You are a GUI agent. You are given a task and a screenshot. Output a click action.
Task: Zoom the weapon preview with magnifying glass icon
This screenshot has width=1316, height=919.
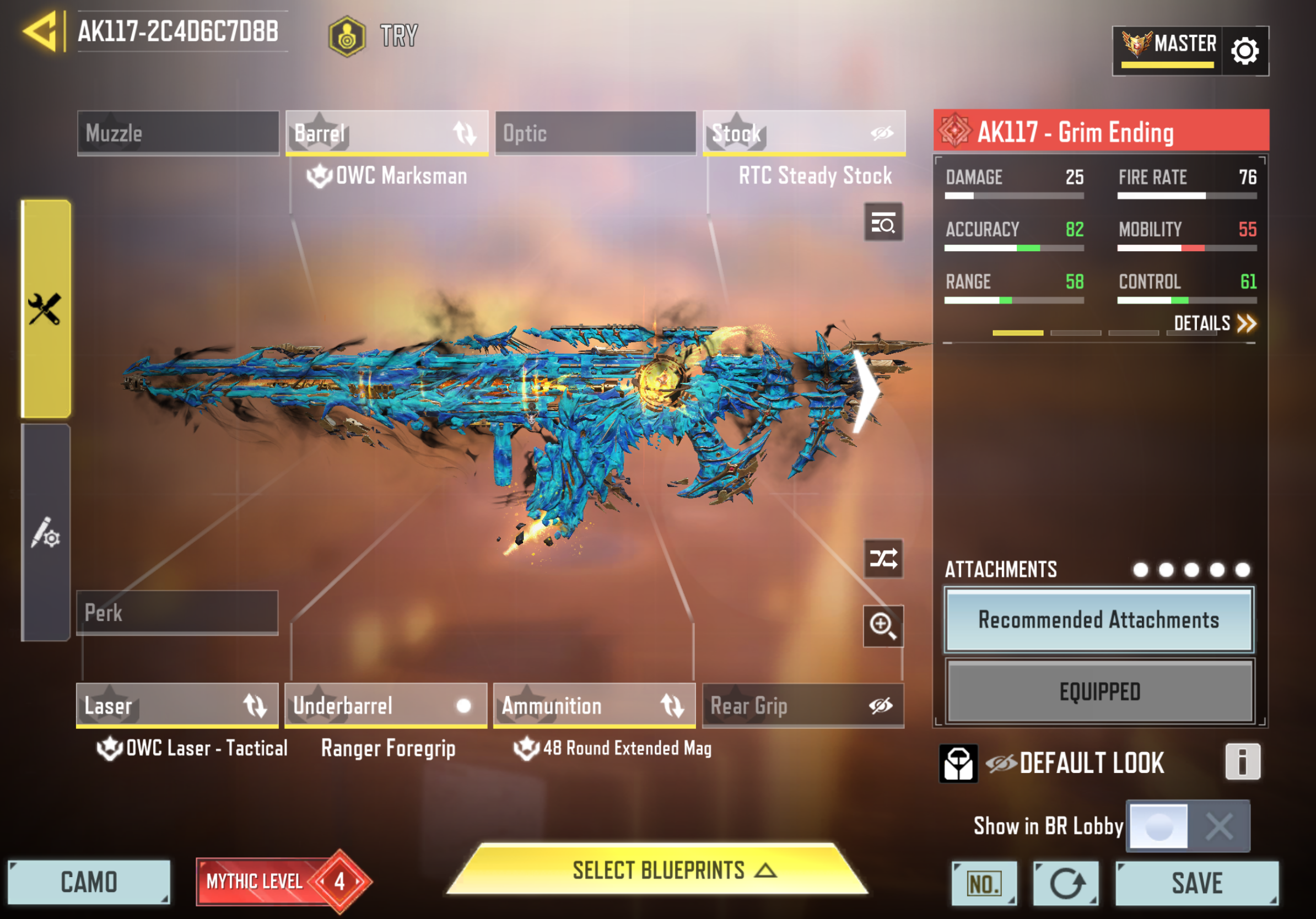(883, 626)
